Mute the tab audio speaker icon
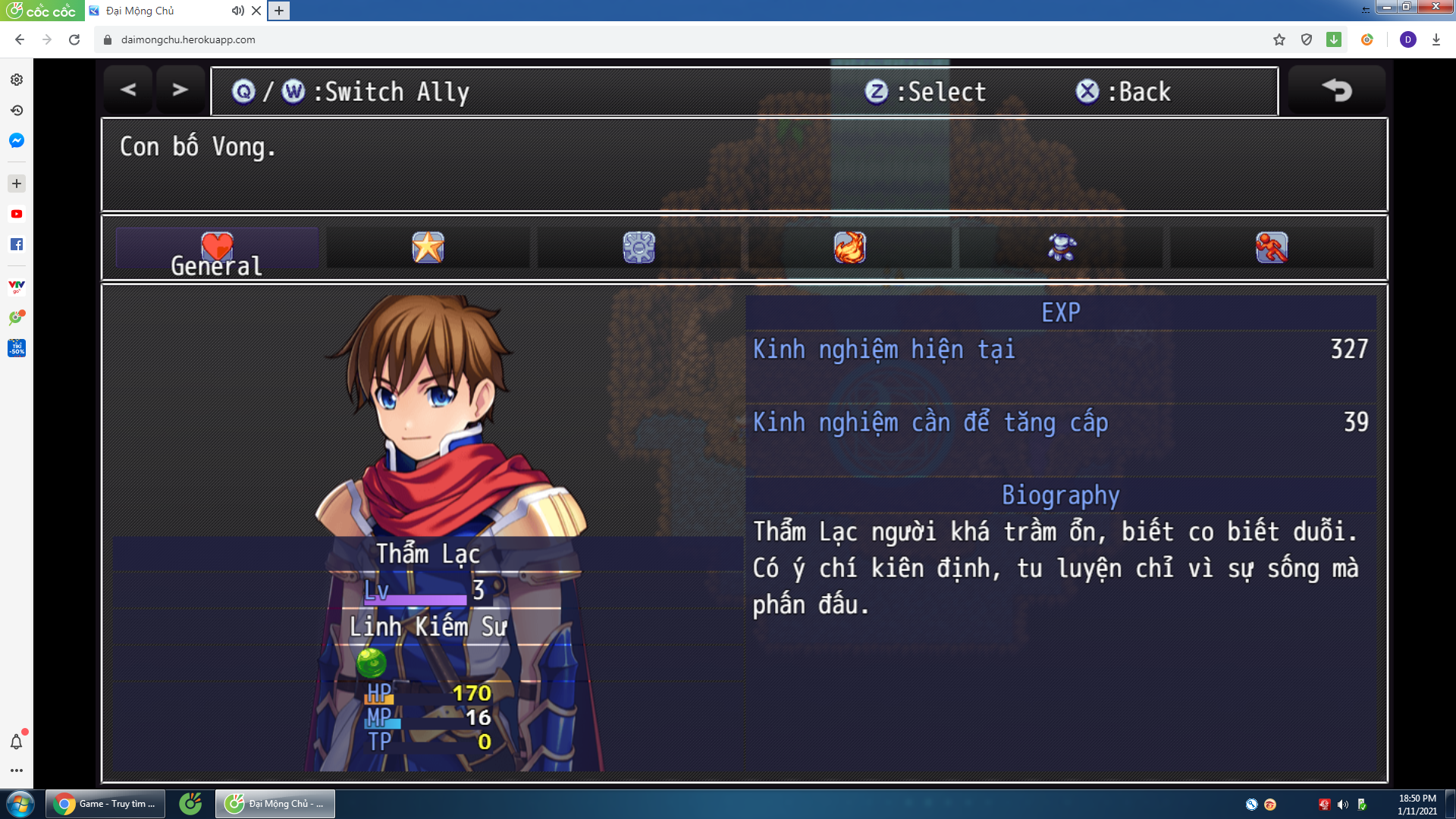 [237, 11]
